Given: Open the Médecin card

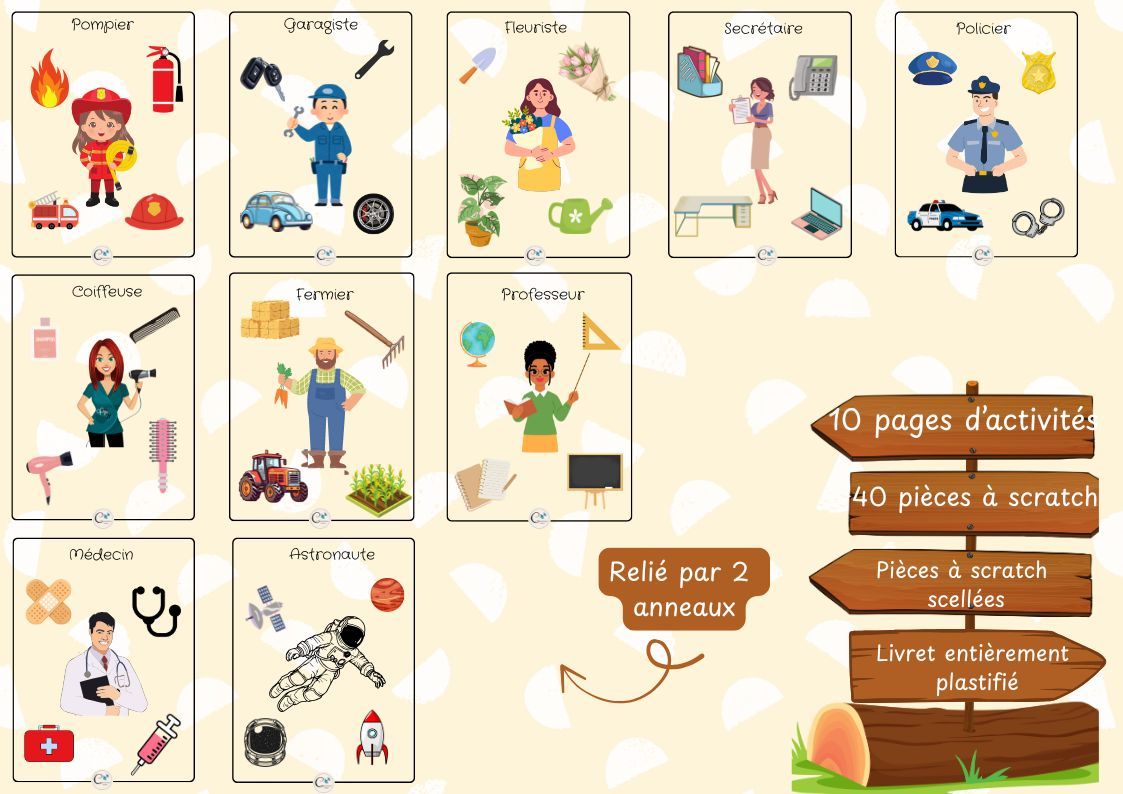Looking at the screenshot, I should point(103,660).
